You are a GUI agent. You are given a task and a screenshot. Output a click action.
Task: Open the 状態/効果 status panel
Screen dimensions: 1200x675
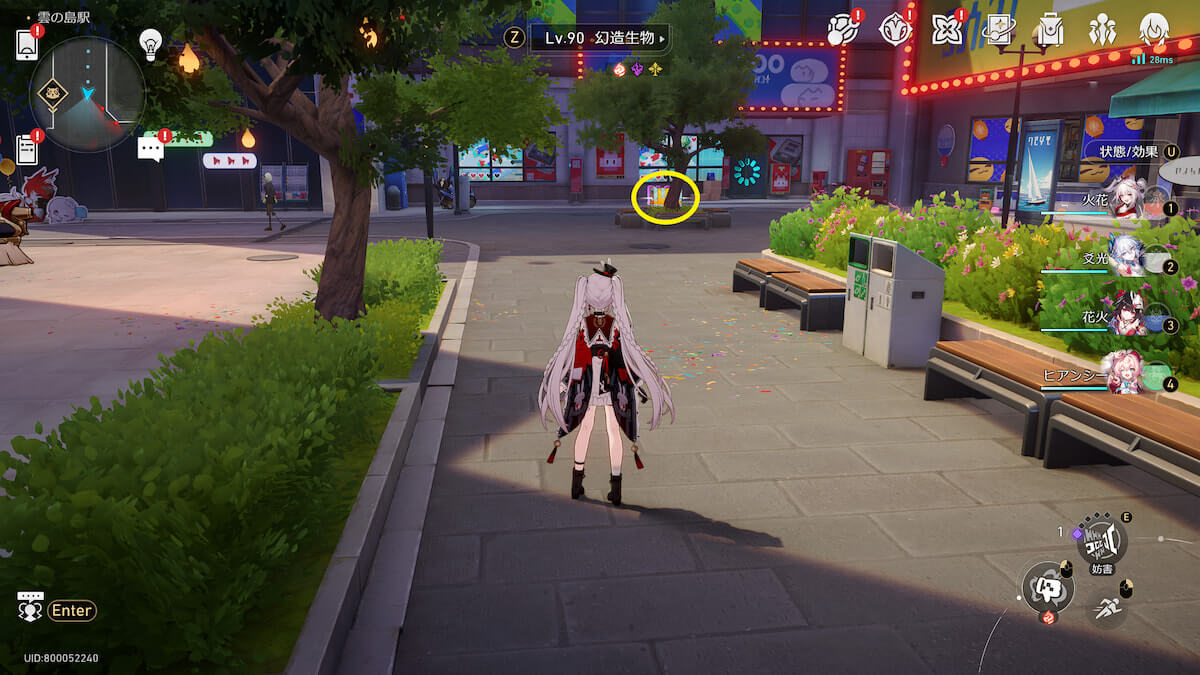1128,152
